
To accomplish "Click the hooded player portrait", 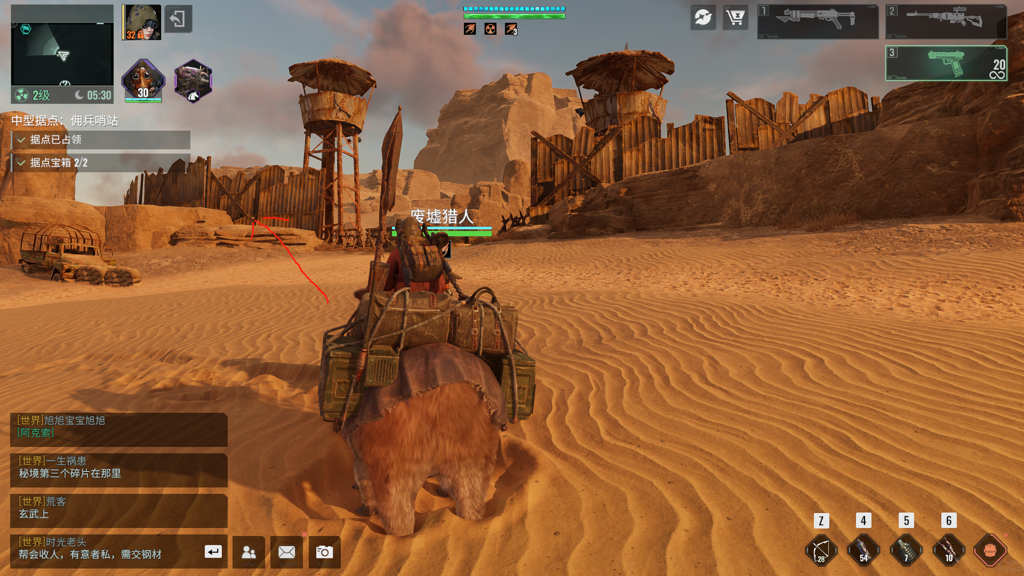I will [x=142, y=22].
